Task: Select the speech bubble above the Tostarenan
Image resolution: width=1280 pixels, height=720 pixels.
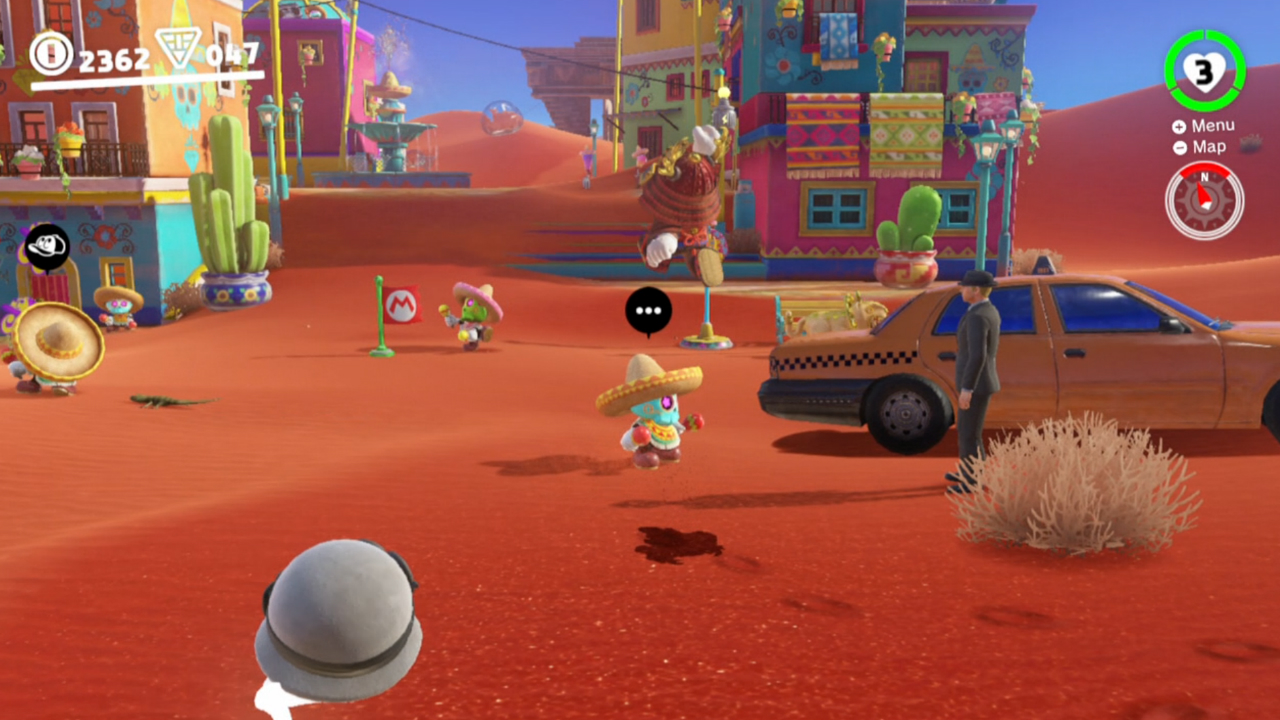Action: point(649,311)
